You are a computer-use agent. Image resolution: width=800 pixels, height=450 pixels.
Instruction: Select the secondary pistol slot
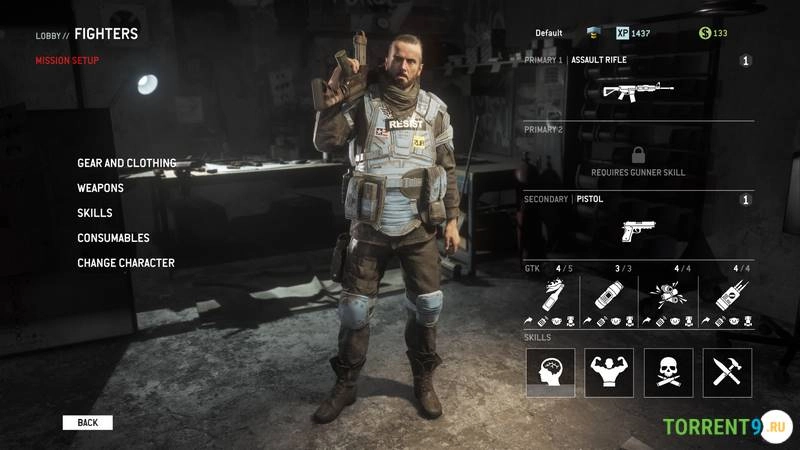[x=638, y=229]
